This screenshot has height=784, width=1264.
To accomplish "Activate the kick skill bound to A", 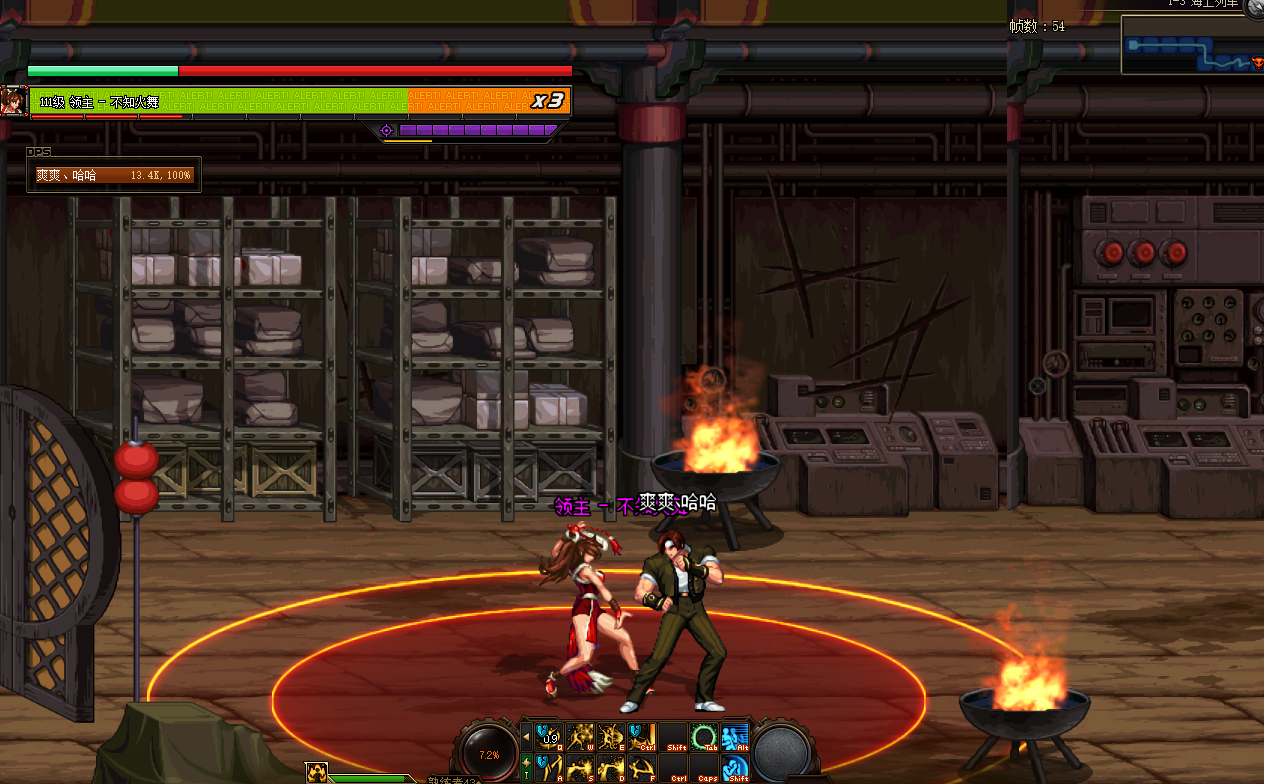I will pos(548,768).
